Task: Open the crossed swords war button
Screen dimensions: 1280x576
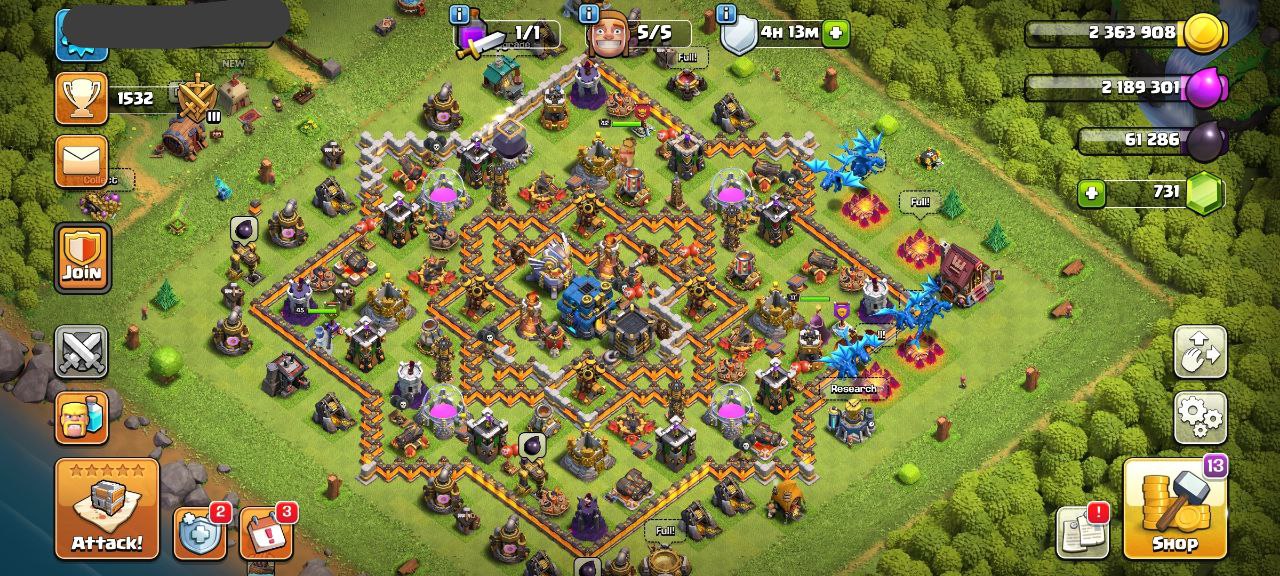Action: coord(81,352)
